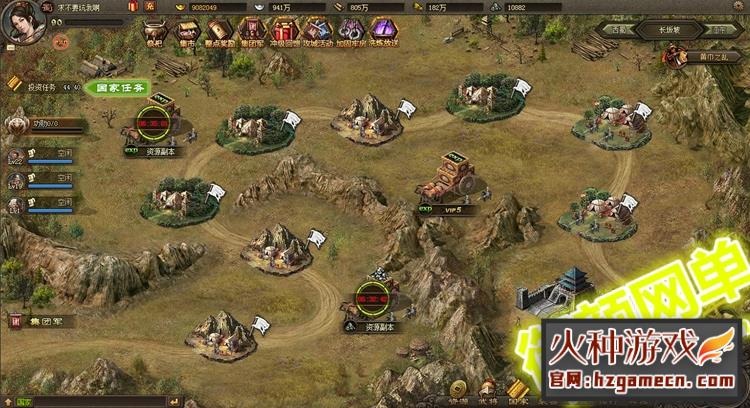Screen dimensions: 750x408
Task: Open the 武将 generals menu icon
Action: coord(487,391)
